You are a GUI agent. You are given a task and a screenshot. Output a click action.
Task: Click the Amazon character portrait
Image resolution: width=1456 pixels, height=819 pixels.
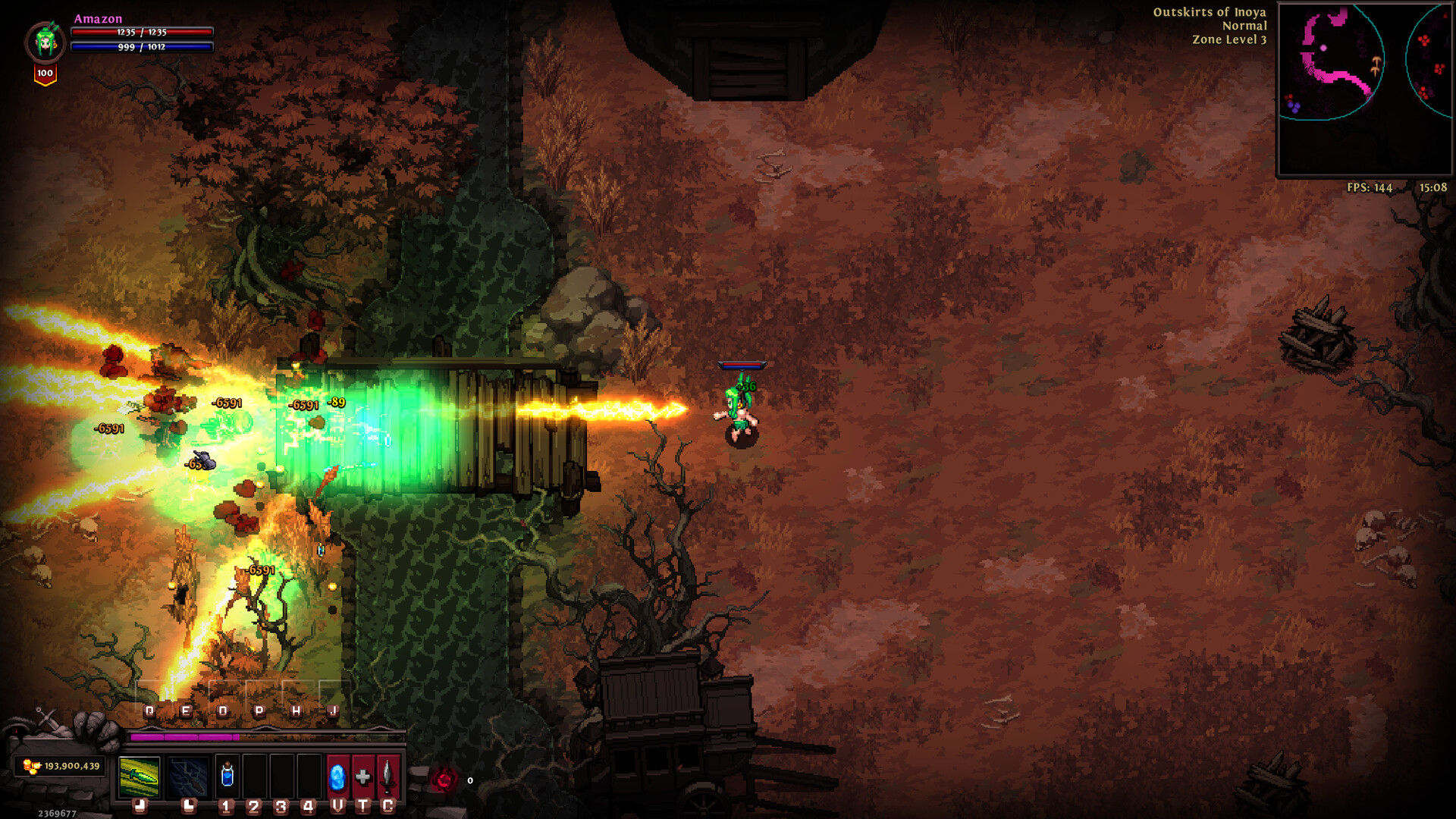[x=45, y=42]
